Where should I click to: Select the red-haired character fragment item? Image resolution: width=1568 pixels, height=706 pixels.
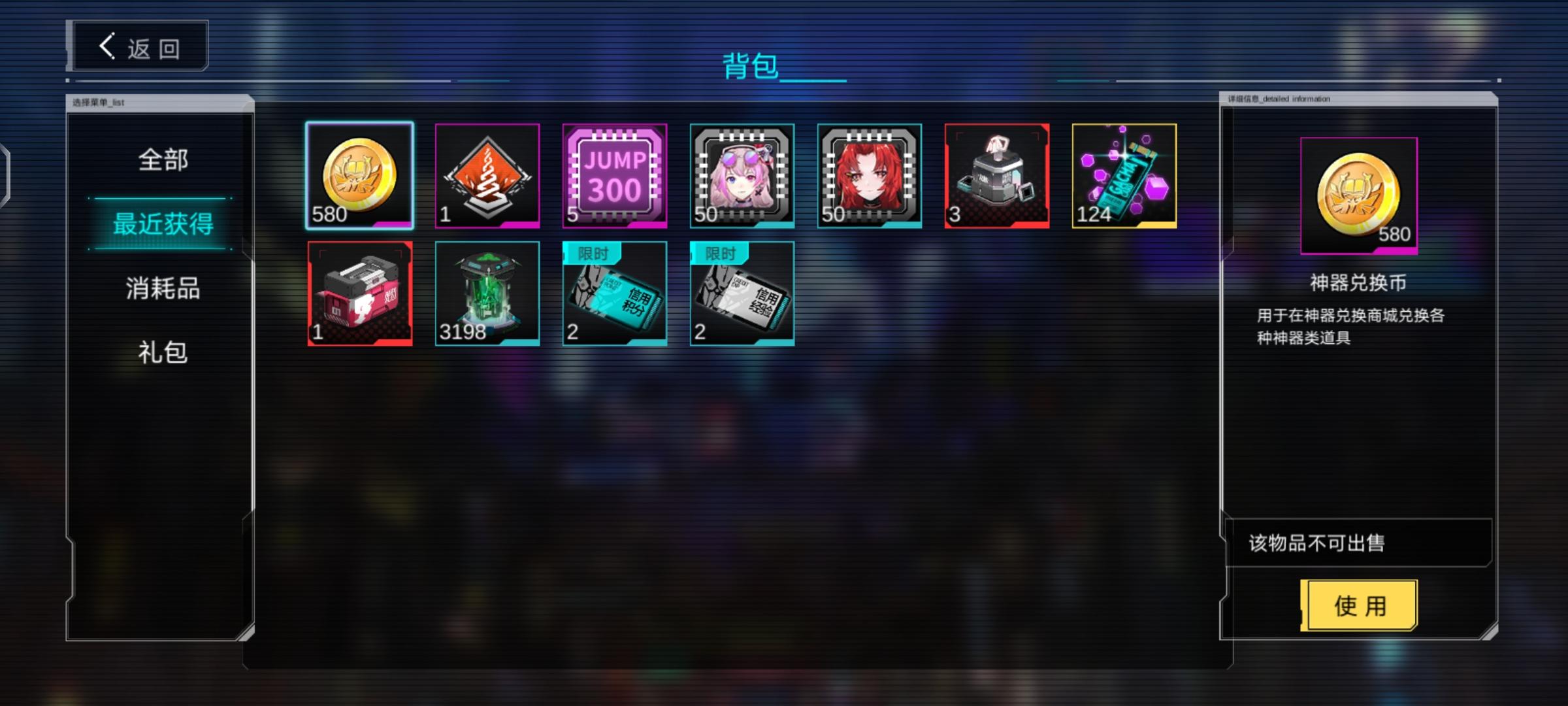pos(868,175)
